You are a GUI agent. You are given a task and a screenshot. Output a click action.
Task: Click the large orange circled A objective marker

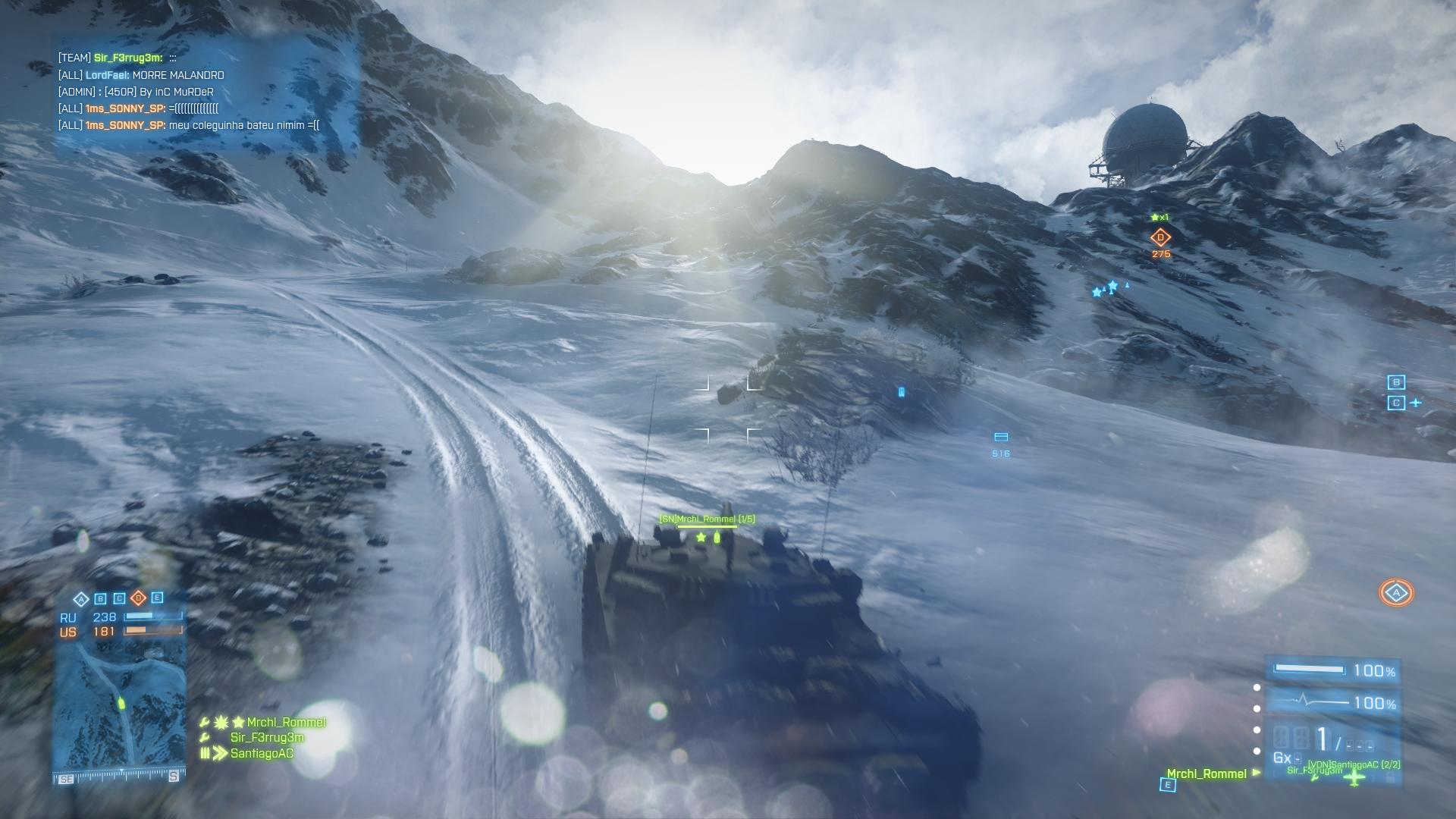(1396, 593)
